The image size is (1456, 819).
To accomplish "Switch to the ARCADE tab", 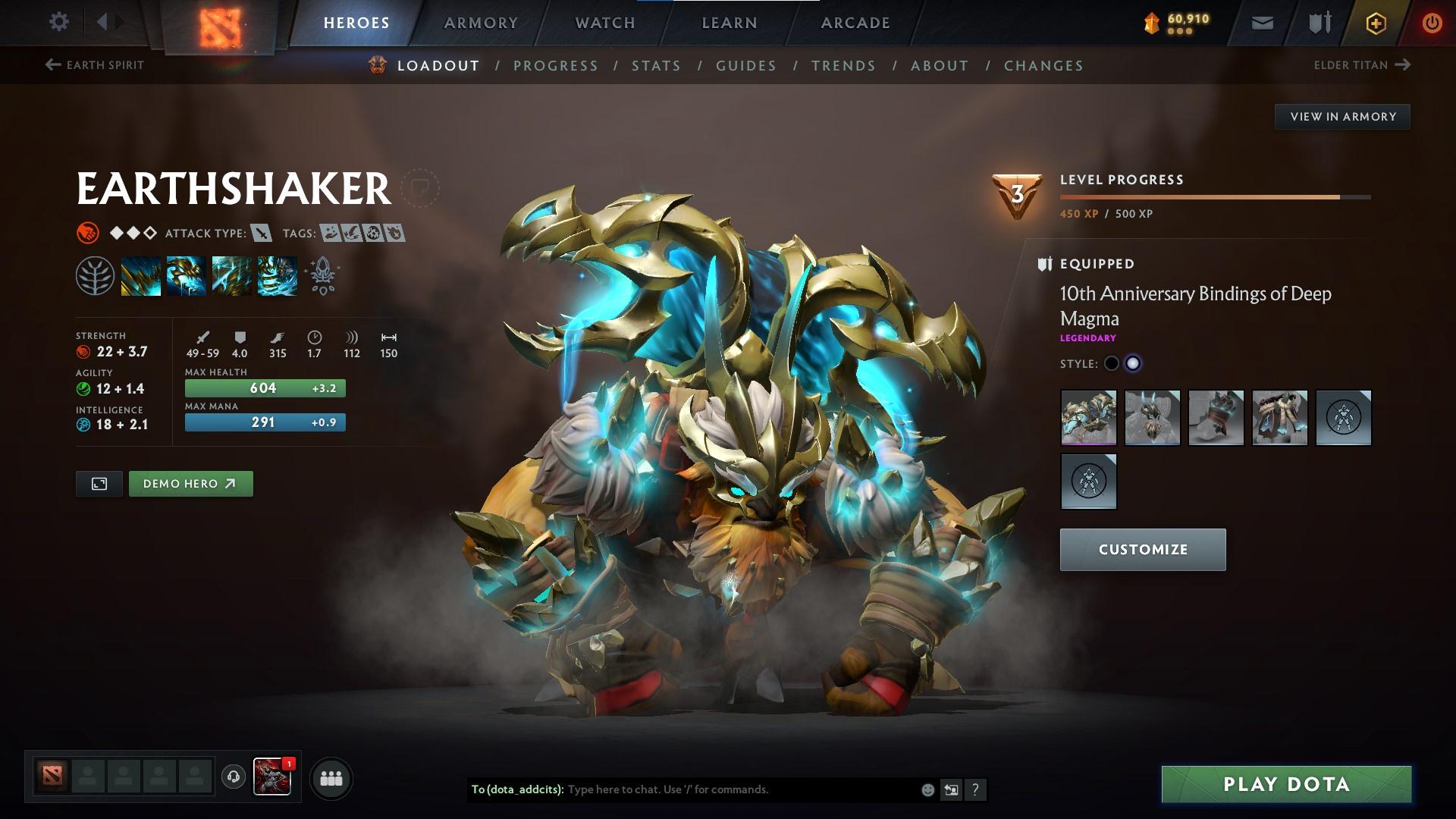I will (855, 22).
